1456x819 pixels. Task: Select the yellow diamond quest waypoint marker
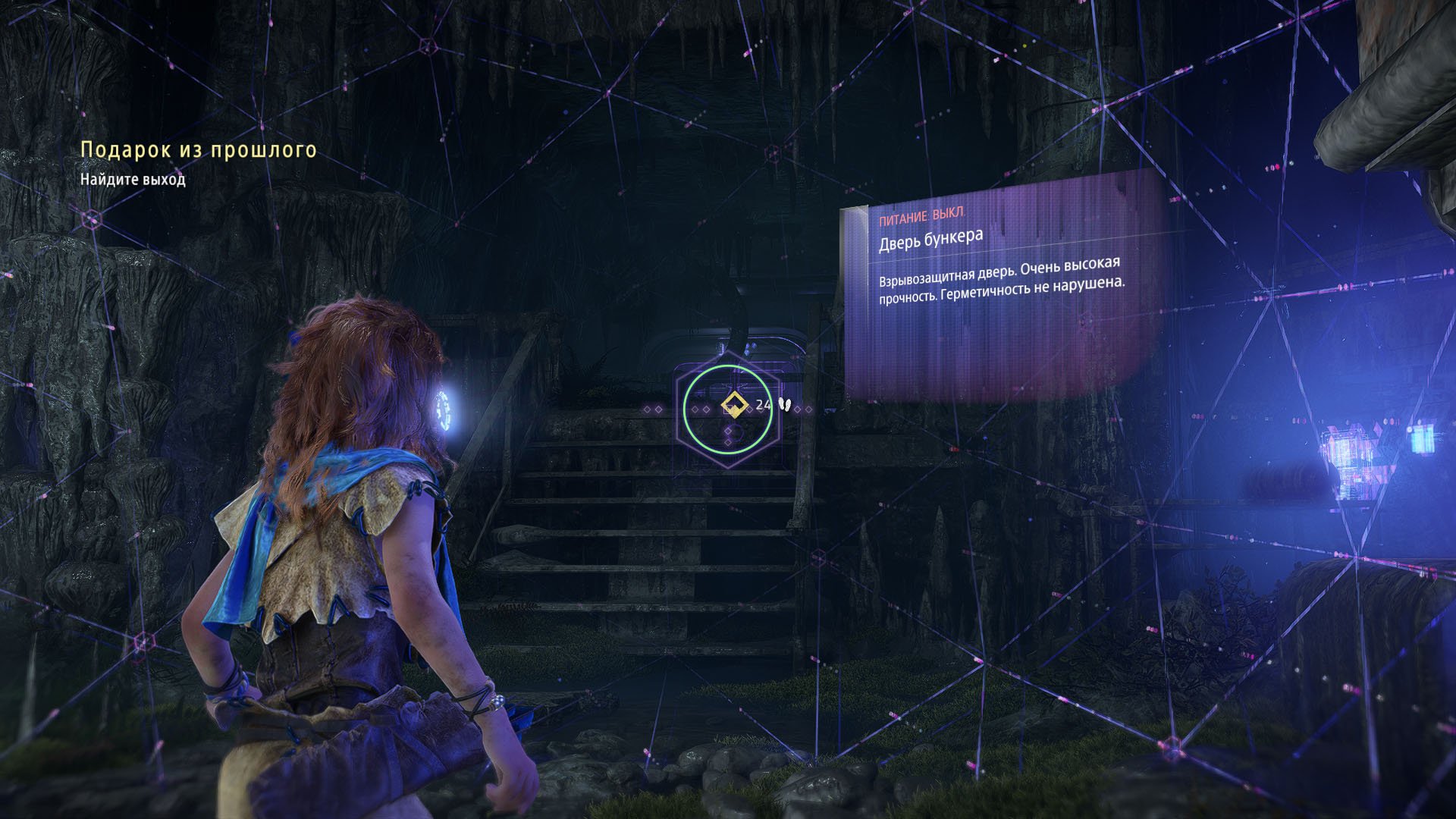pos(733,405)
